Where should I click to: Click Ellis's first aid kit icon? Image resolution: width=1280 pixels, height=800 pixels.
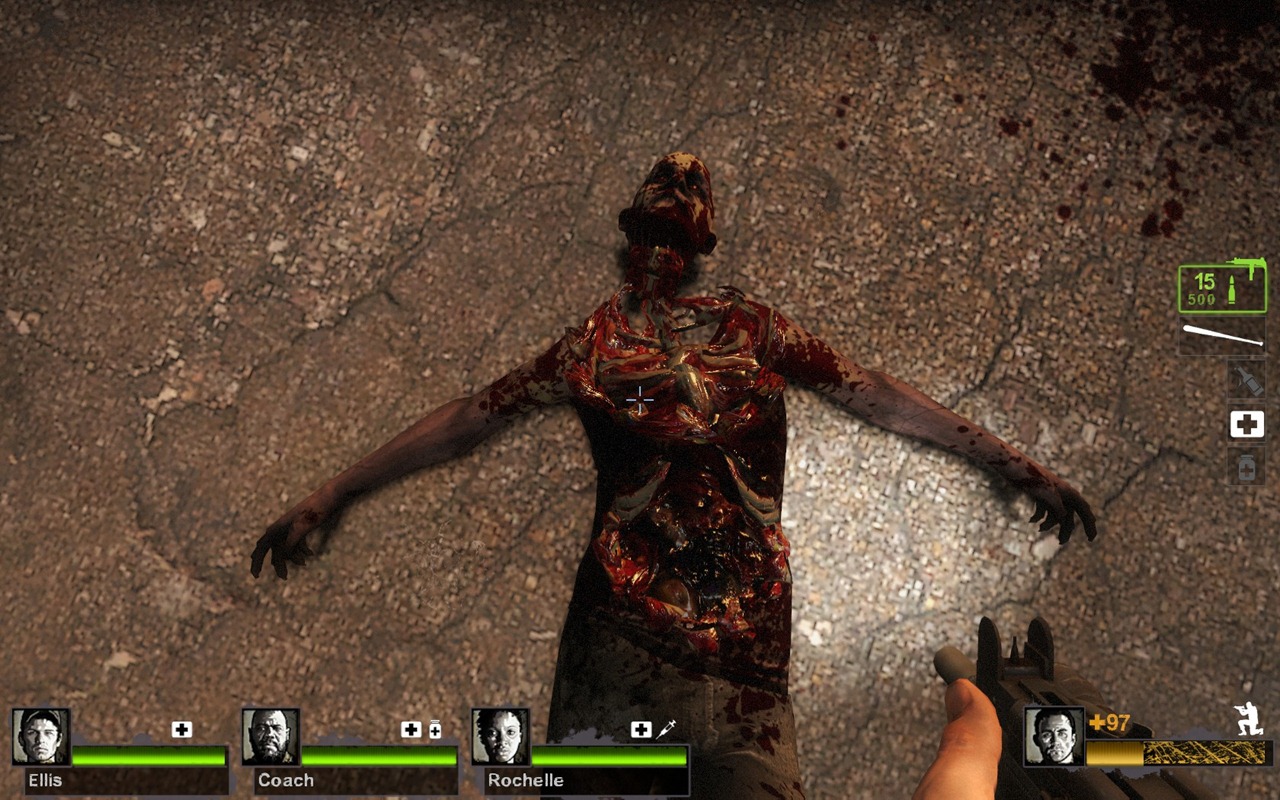pyautogui.click(x=181, y=730)
